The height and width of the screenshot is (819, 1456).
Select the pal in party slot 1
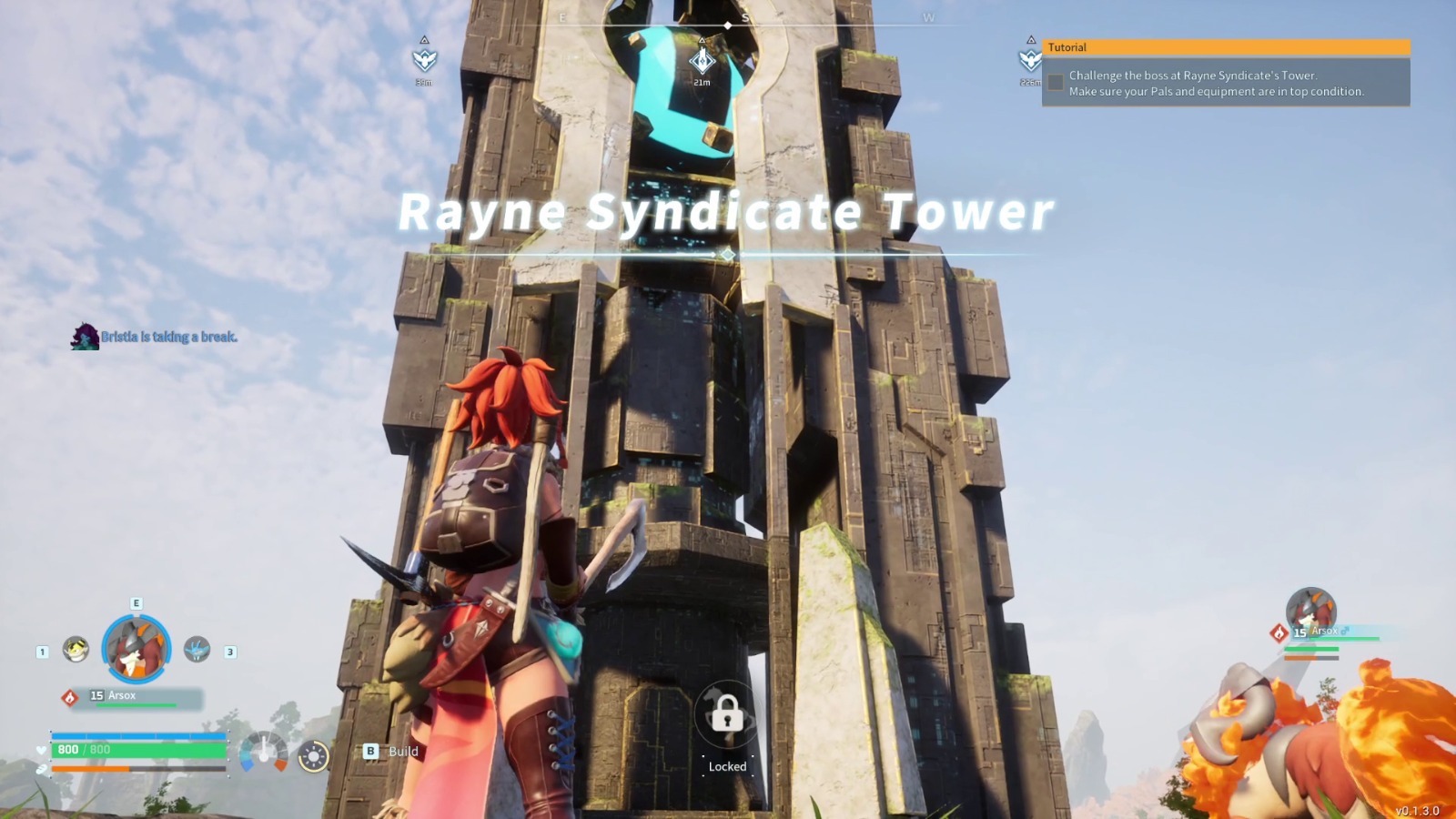point(75,648)
